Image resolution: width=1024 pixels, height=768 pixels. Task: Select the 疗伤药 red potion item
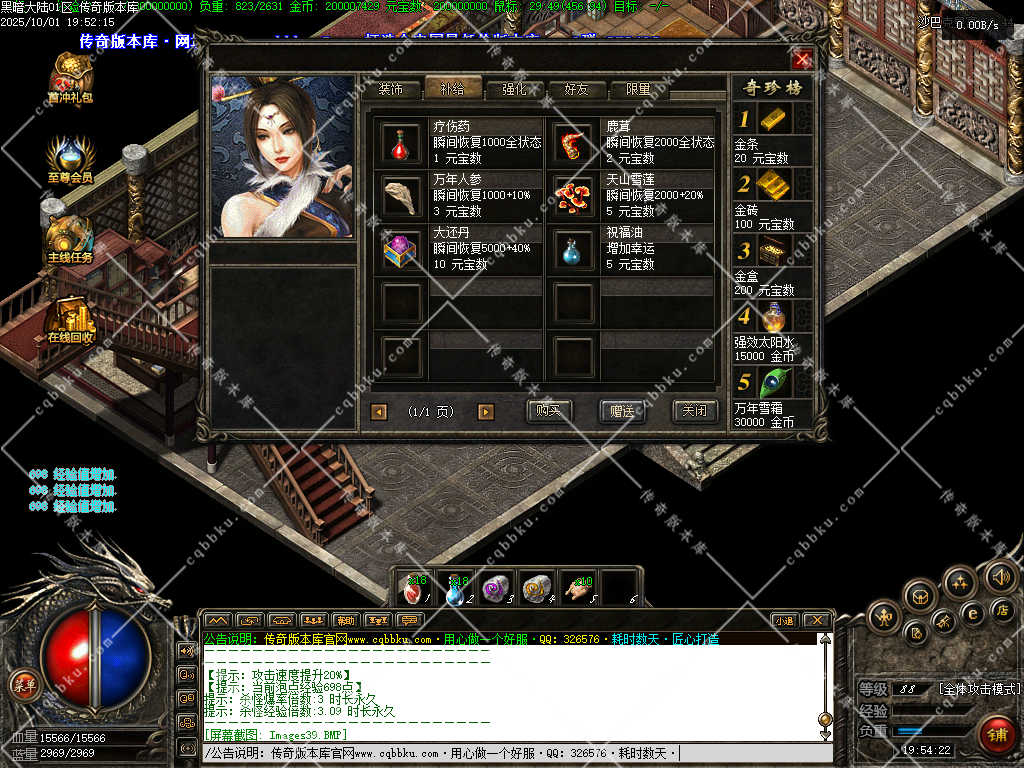click(401, 143)
